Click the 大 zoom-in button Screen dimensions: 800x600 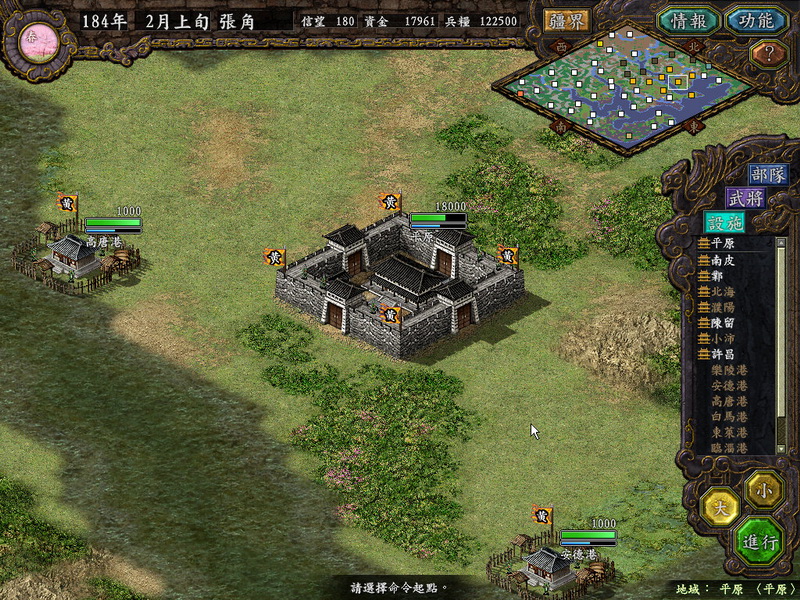pos(720,505)
